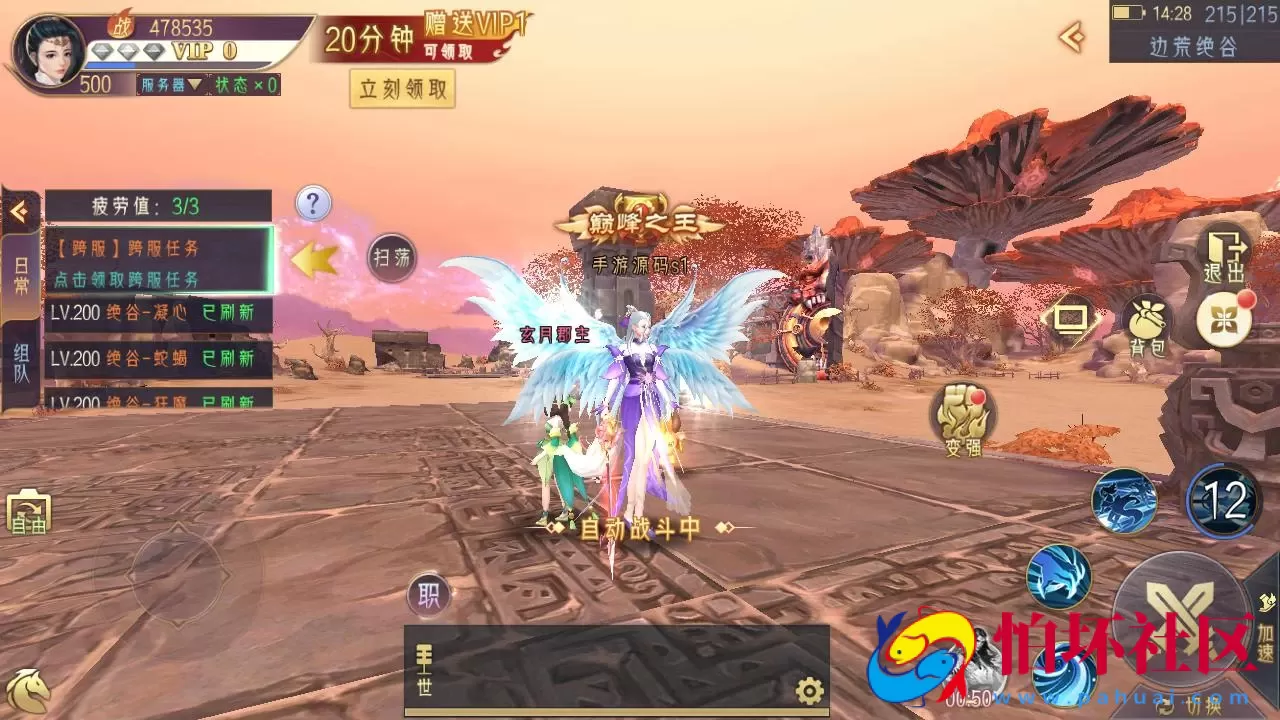1280x720 pixels.
Task: Open the chat bubble icon
Action: [x=1072, y=320]
